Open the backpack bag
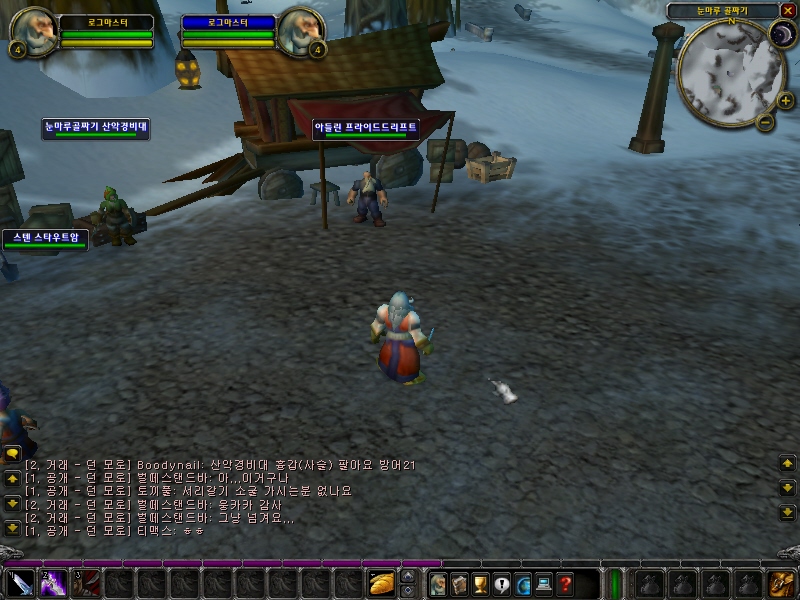This screenshot has width=800, height=600. (x=782, y=583)
